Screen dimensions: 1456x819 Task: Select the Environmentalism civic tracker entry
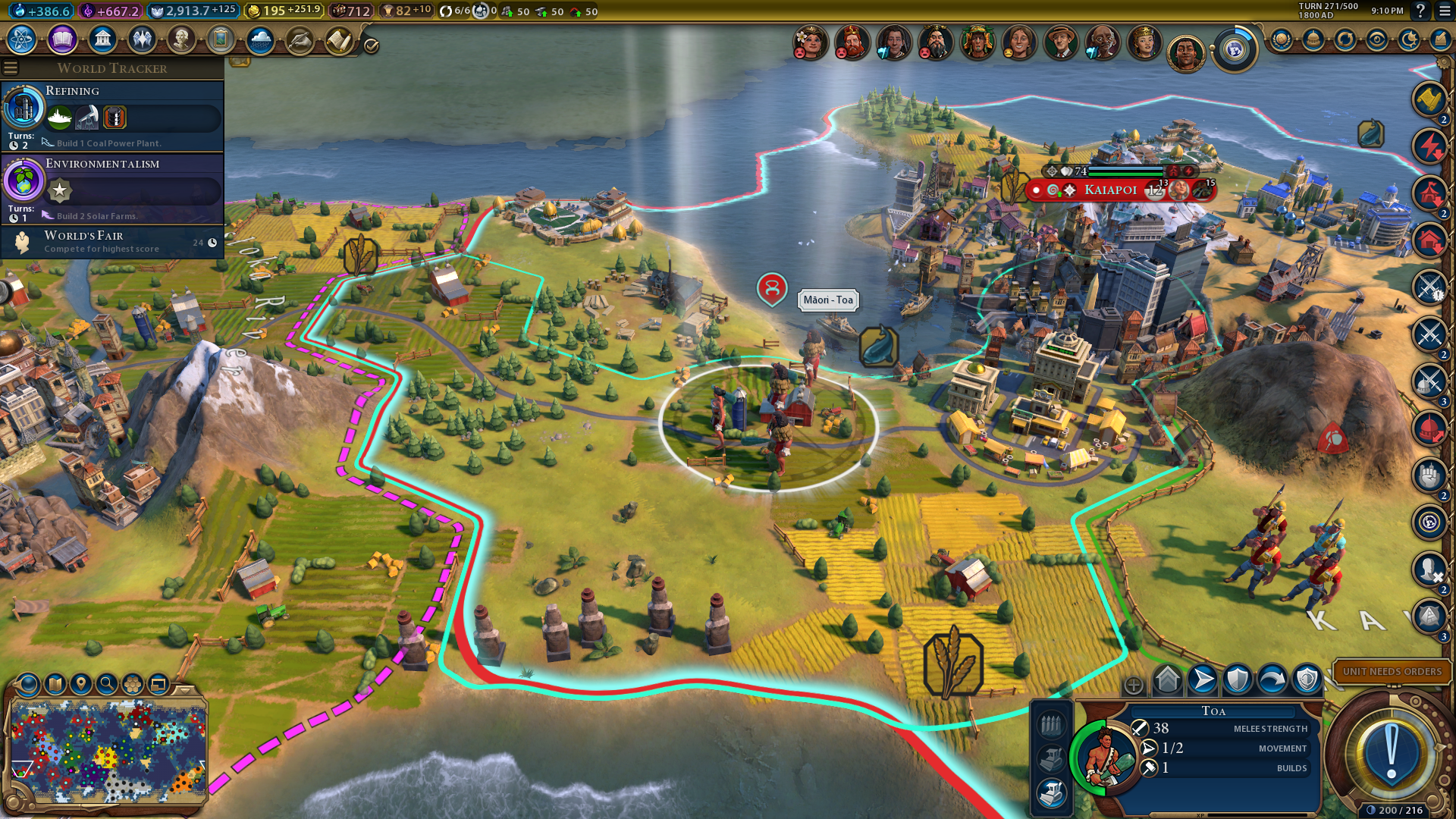(112, 188)
